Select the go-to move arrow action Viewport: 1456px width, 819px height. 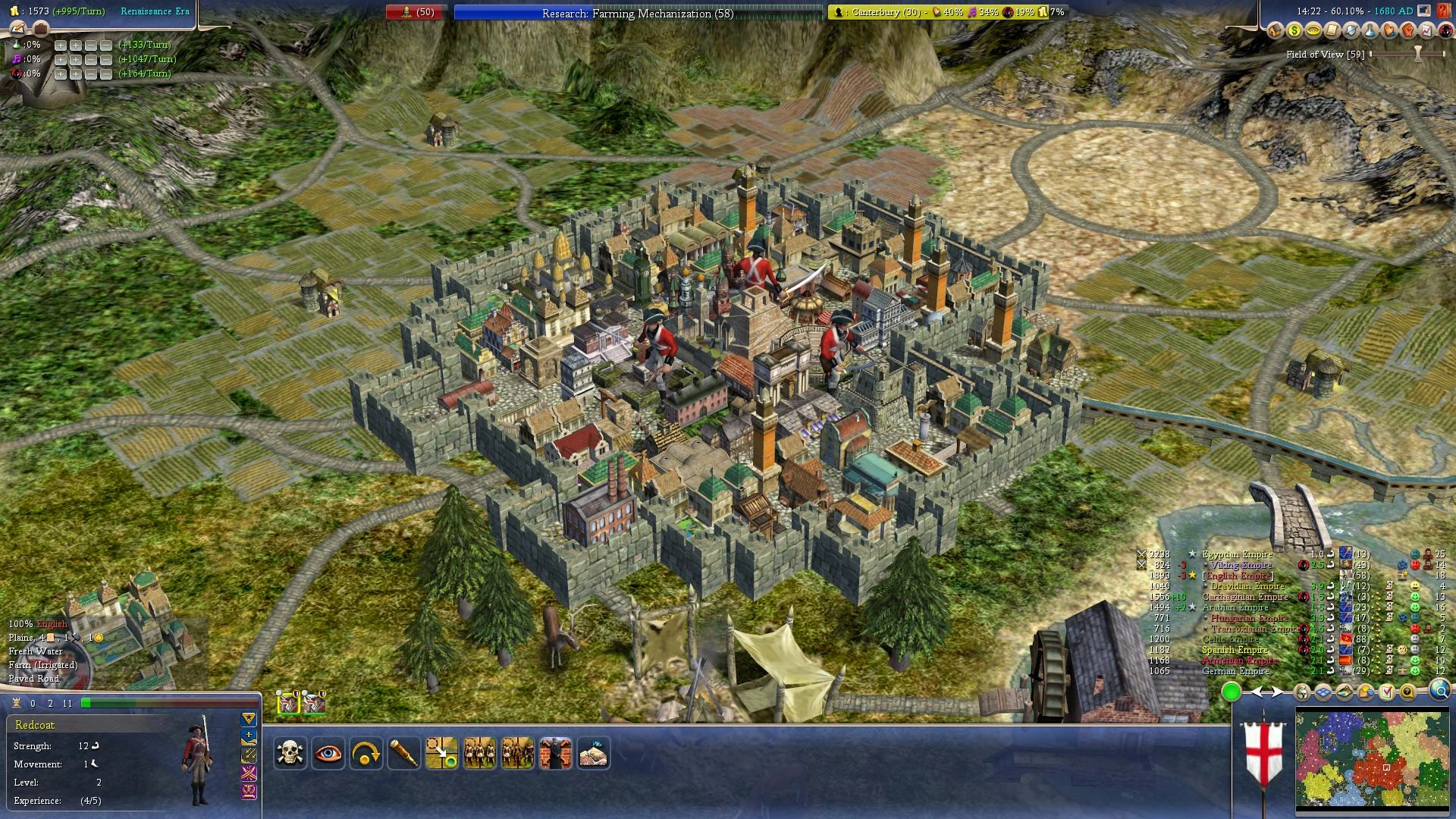click(441, 753)
